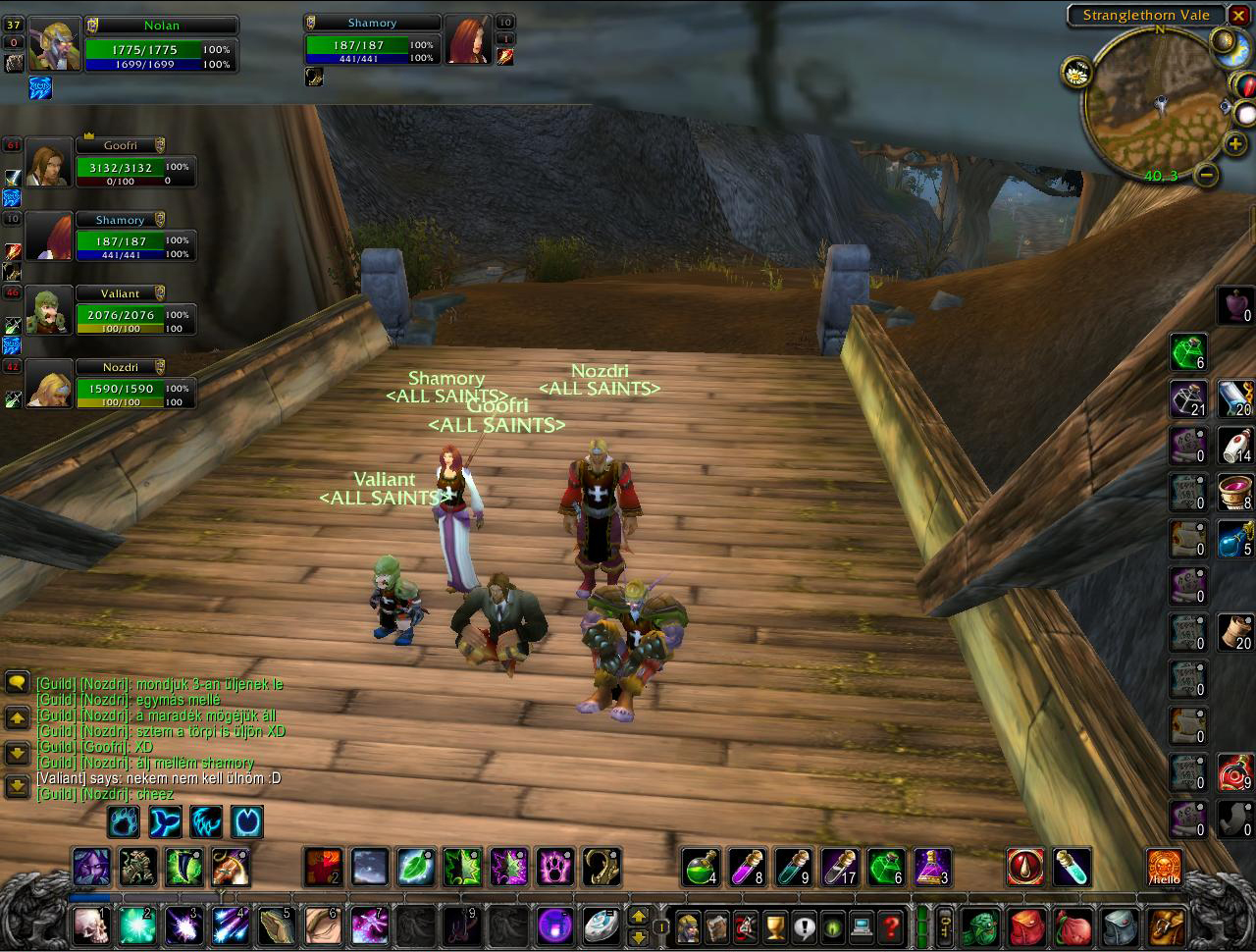Zoom in on the minimap
Screen dimensions: 1256x952
(1234, 144)
